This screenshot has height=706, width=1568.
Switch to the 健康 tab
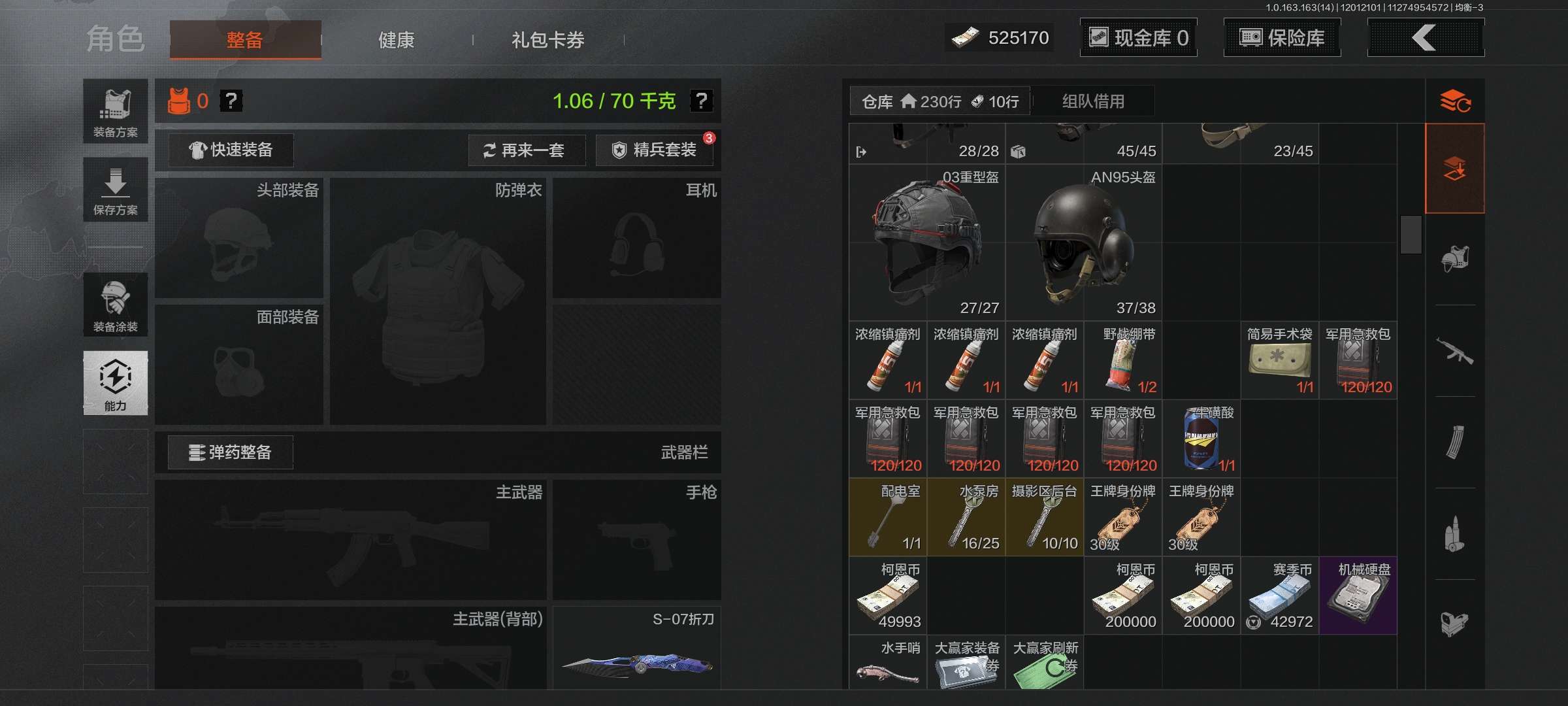395,40
